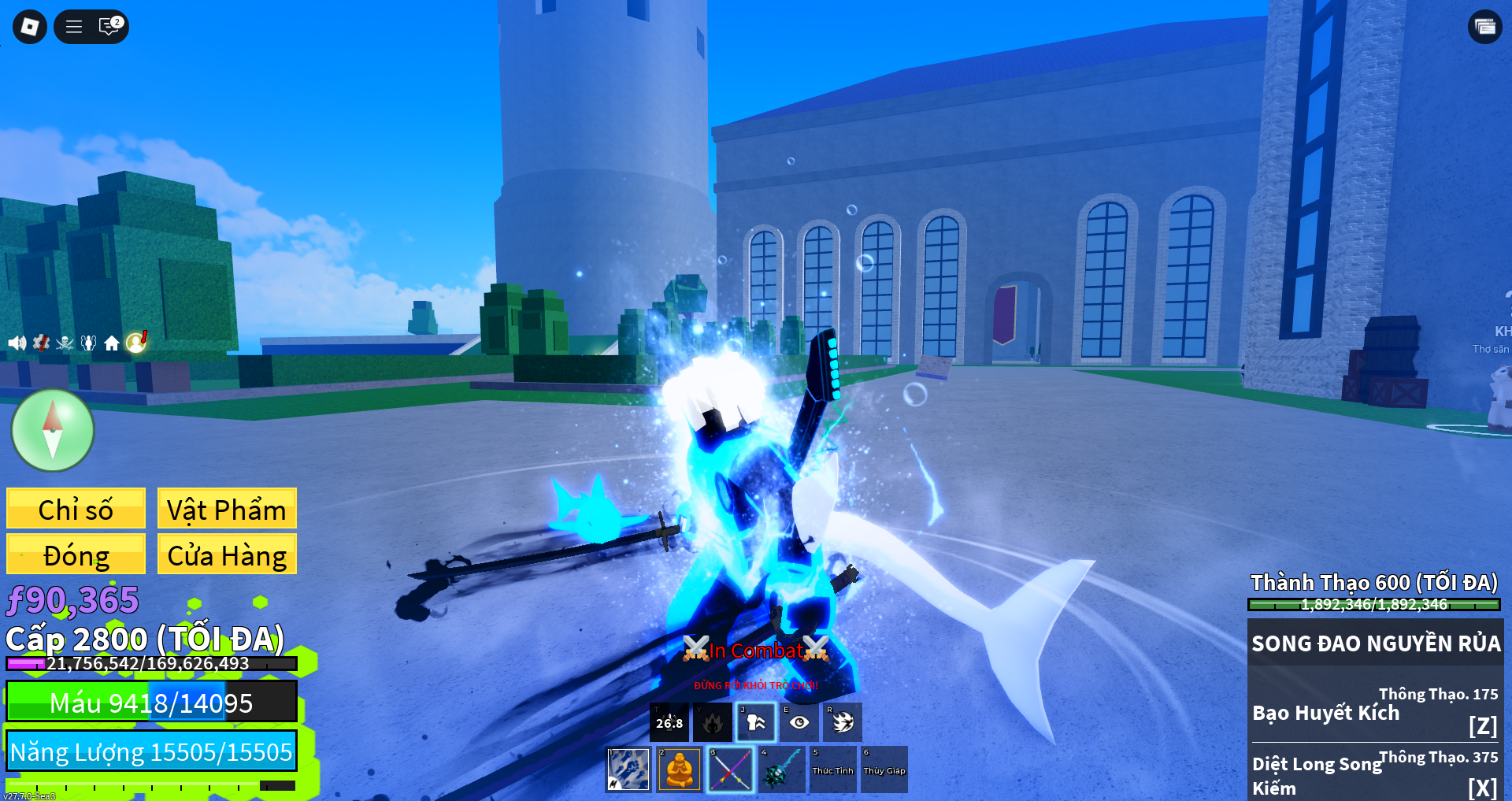Select the flurry of fists hotbar slot
Screen dimensions: 1512x801
628,769
